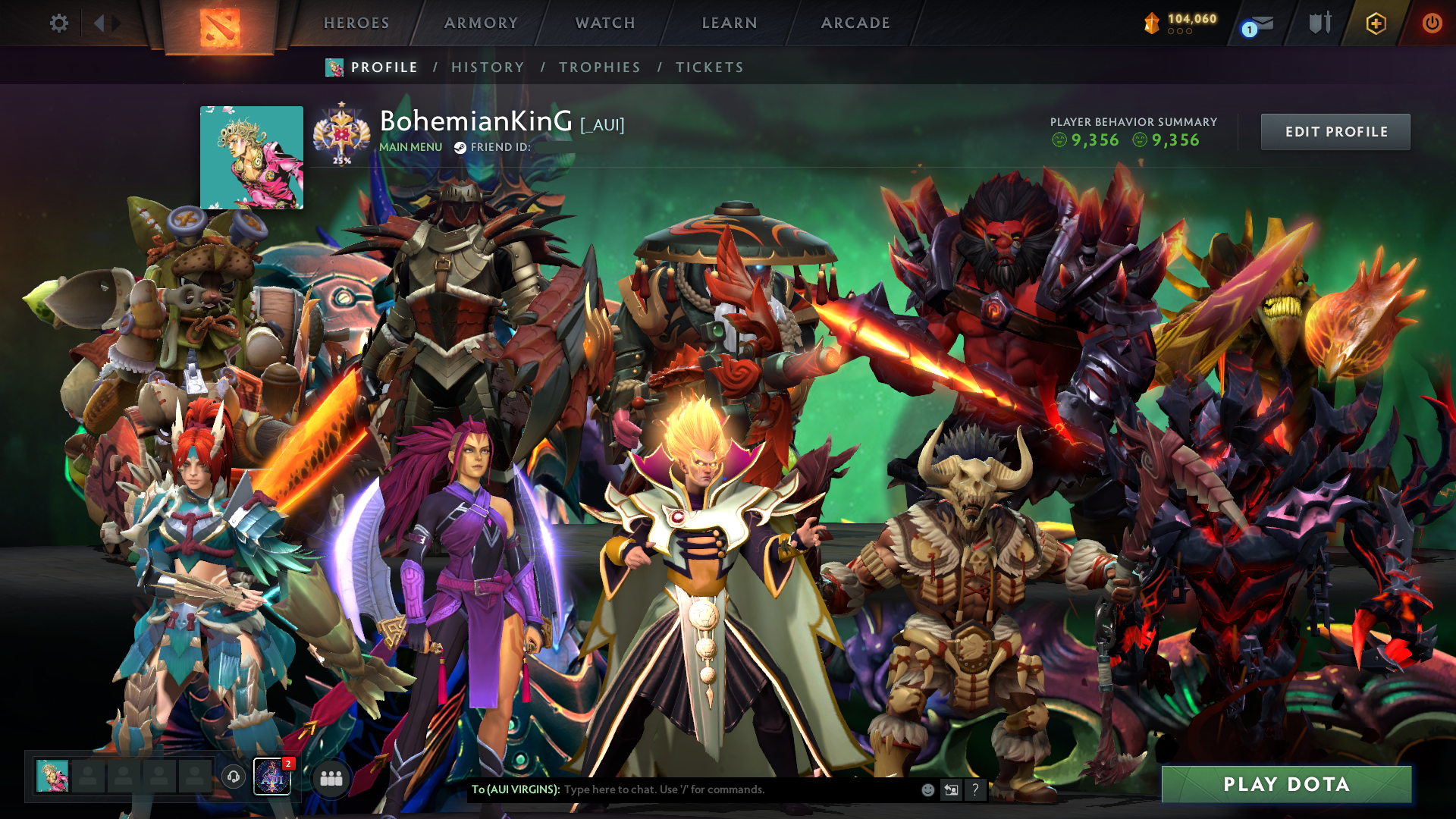The width and height of the screenshot is (1456, 819).
Task: Open the mail notifications icon
Action: point(1259,24)
